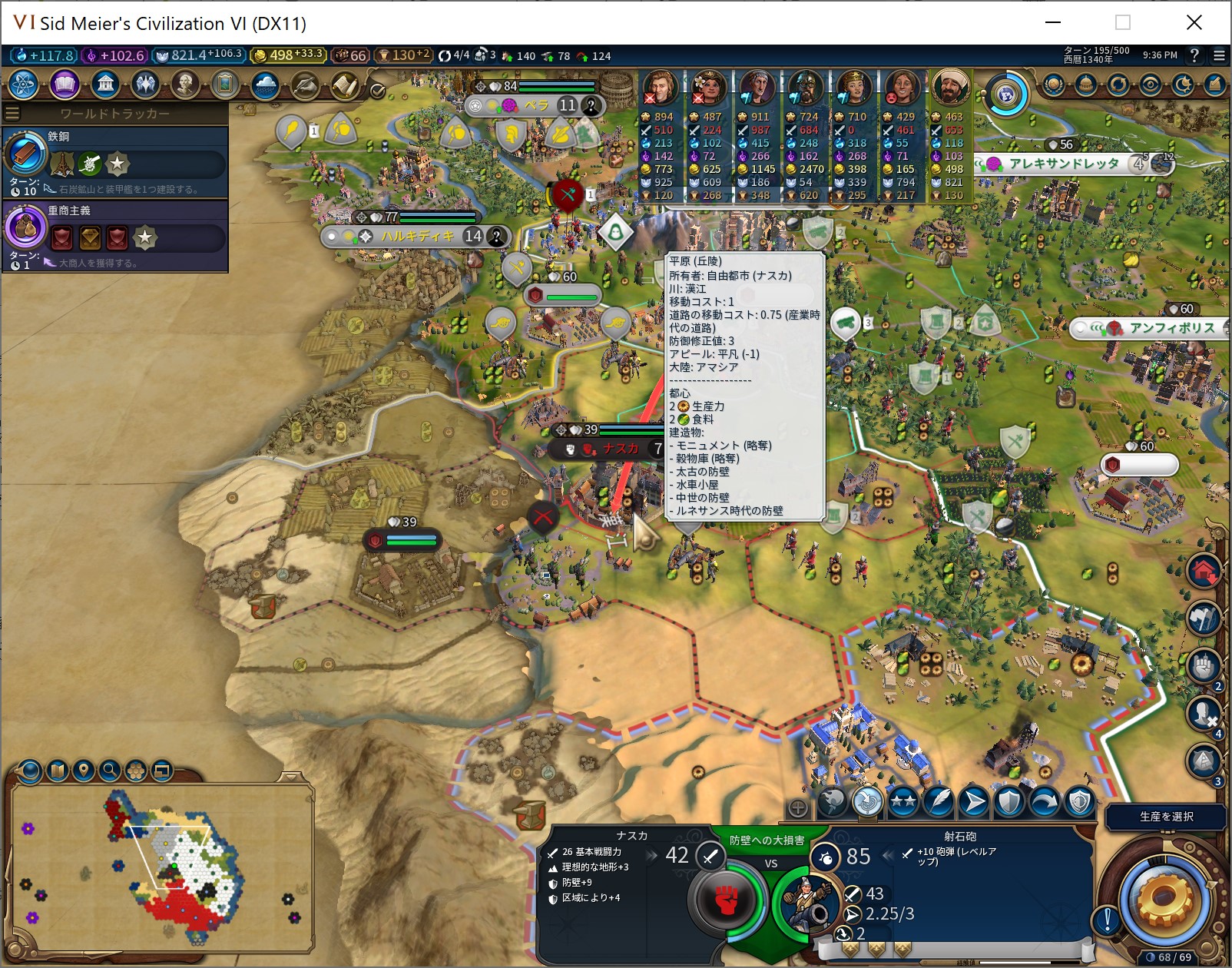The width and height of the screenshot is (1232, 968).
Task: Click the golden gear turn action button
Action: pos(1162,899)
